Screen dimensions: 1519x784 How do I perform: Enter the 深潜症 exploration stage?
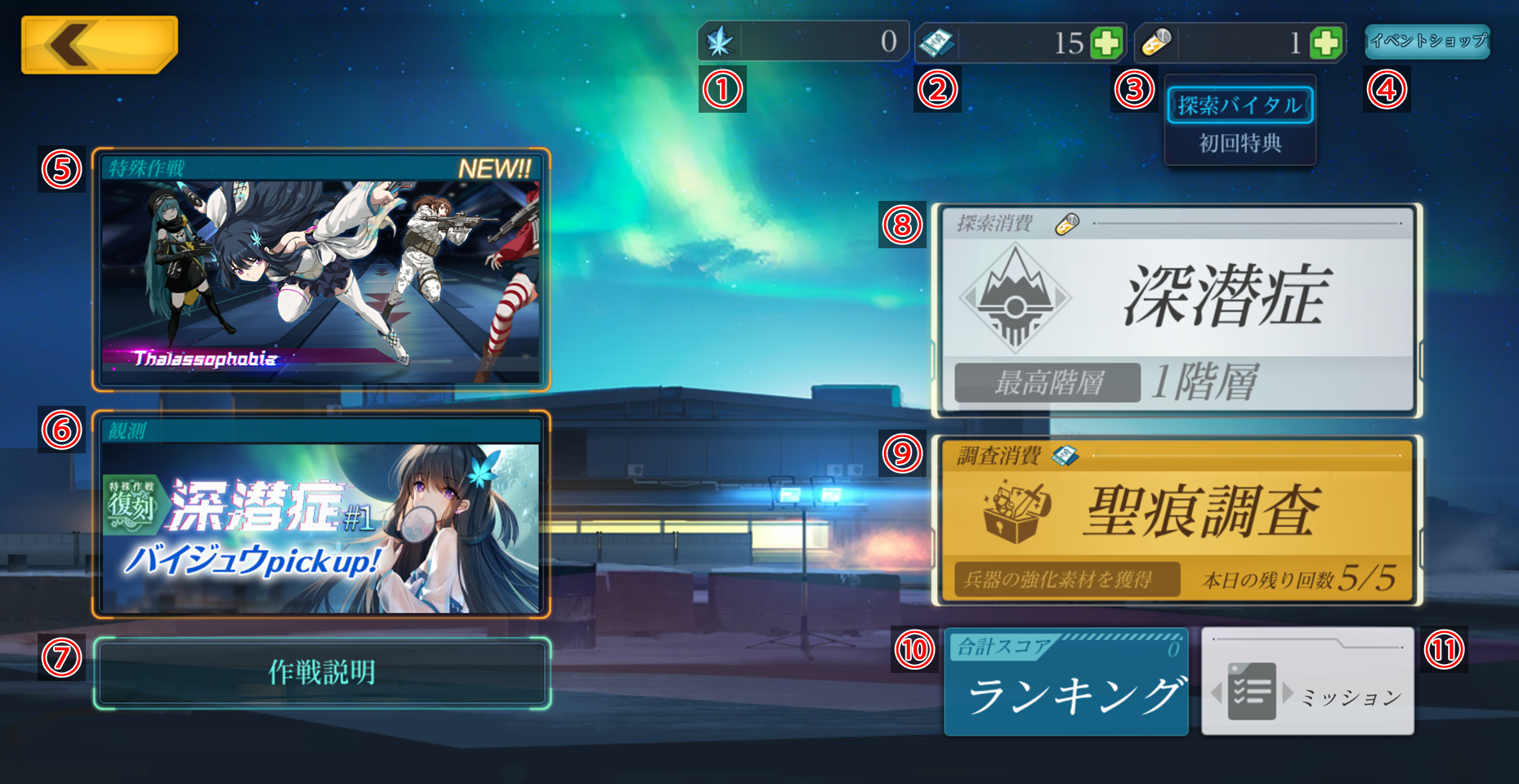(1177, 310)
